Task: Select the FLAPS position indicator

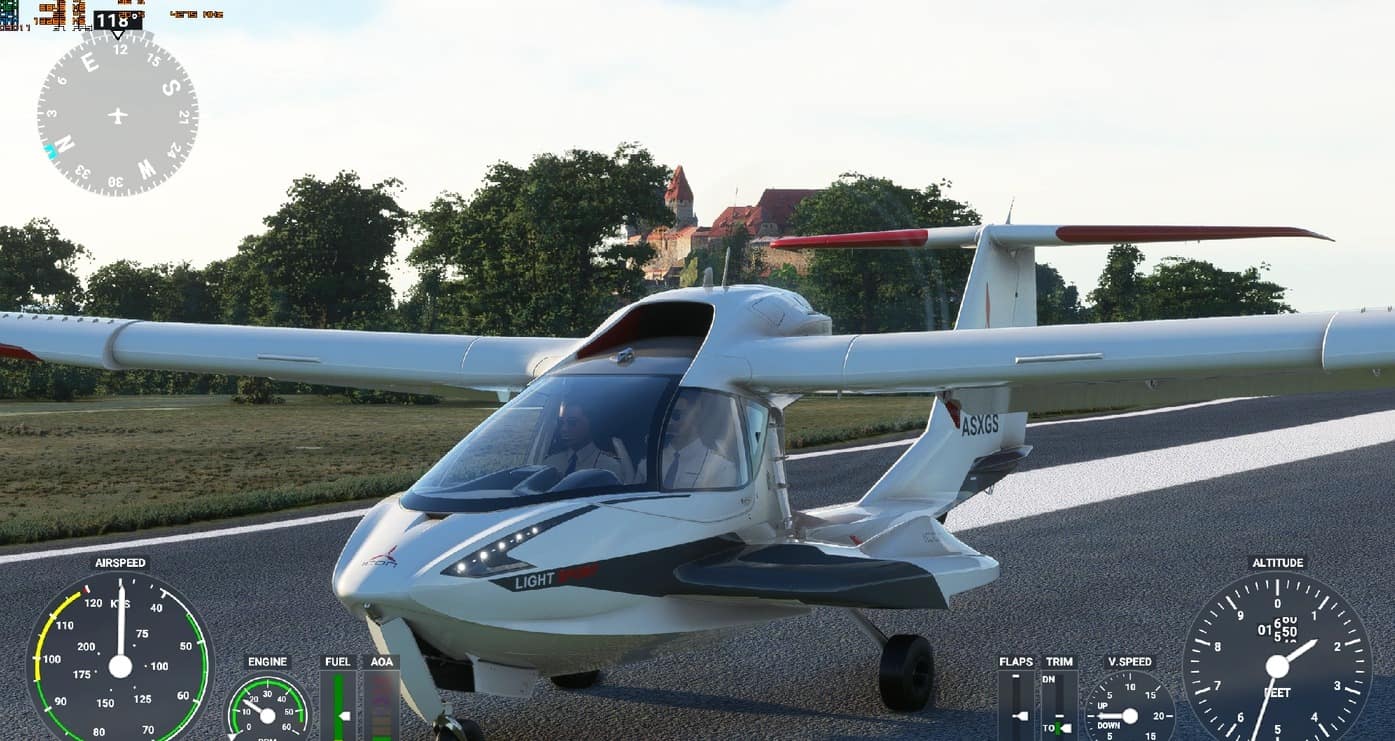Action: 1016,706
